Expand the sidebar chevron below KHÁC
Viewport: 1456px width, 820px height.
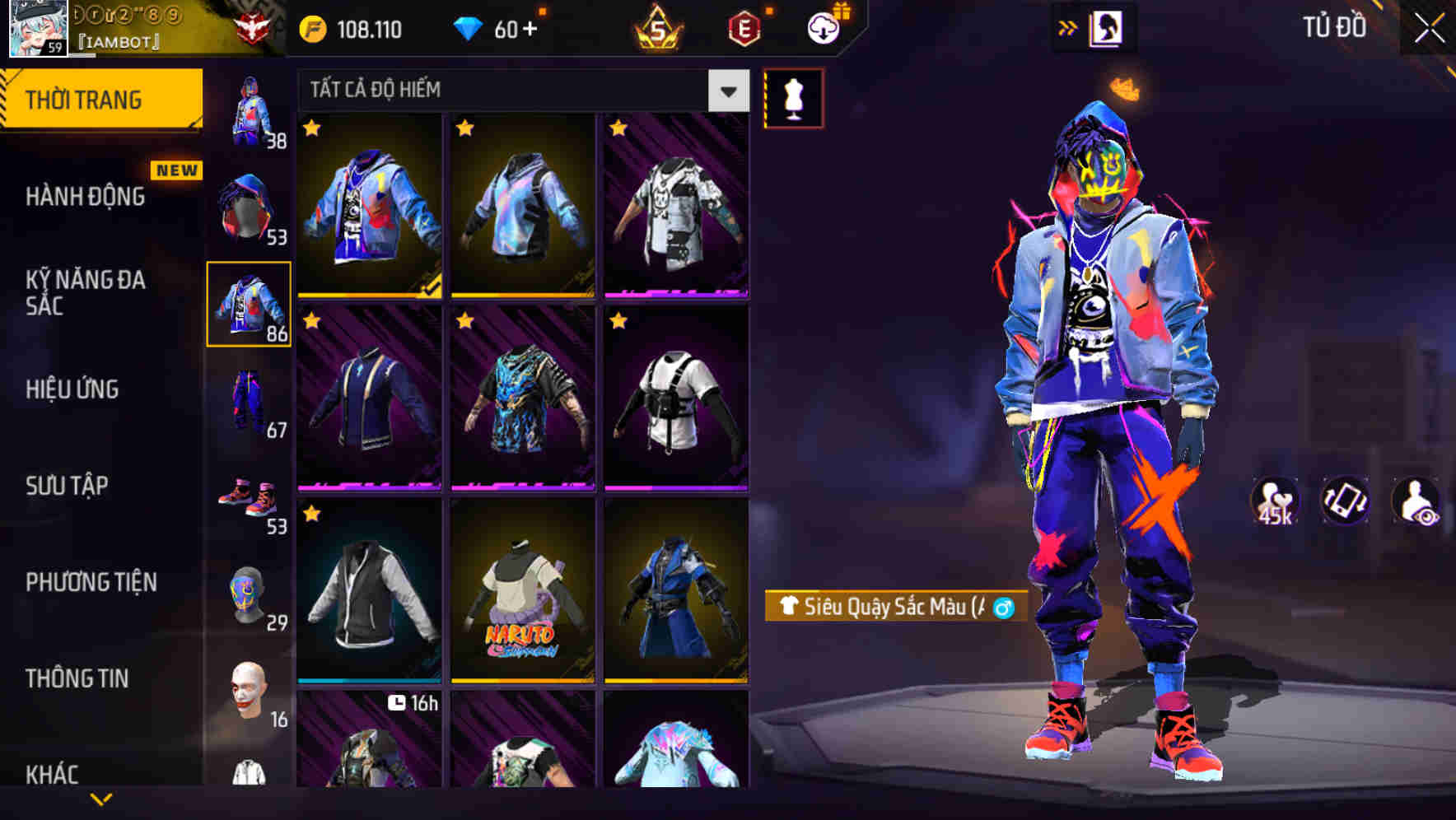click(101, 798)
